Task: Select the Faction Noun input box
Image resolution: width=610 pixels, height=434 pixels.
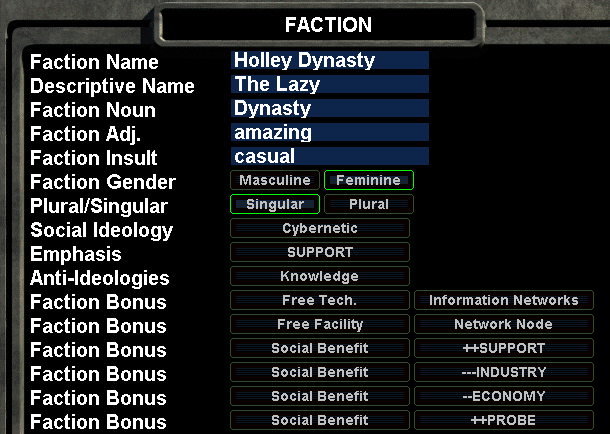Action: (329, 108)
